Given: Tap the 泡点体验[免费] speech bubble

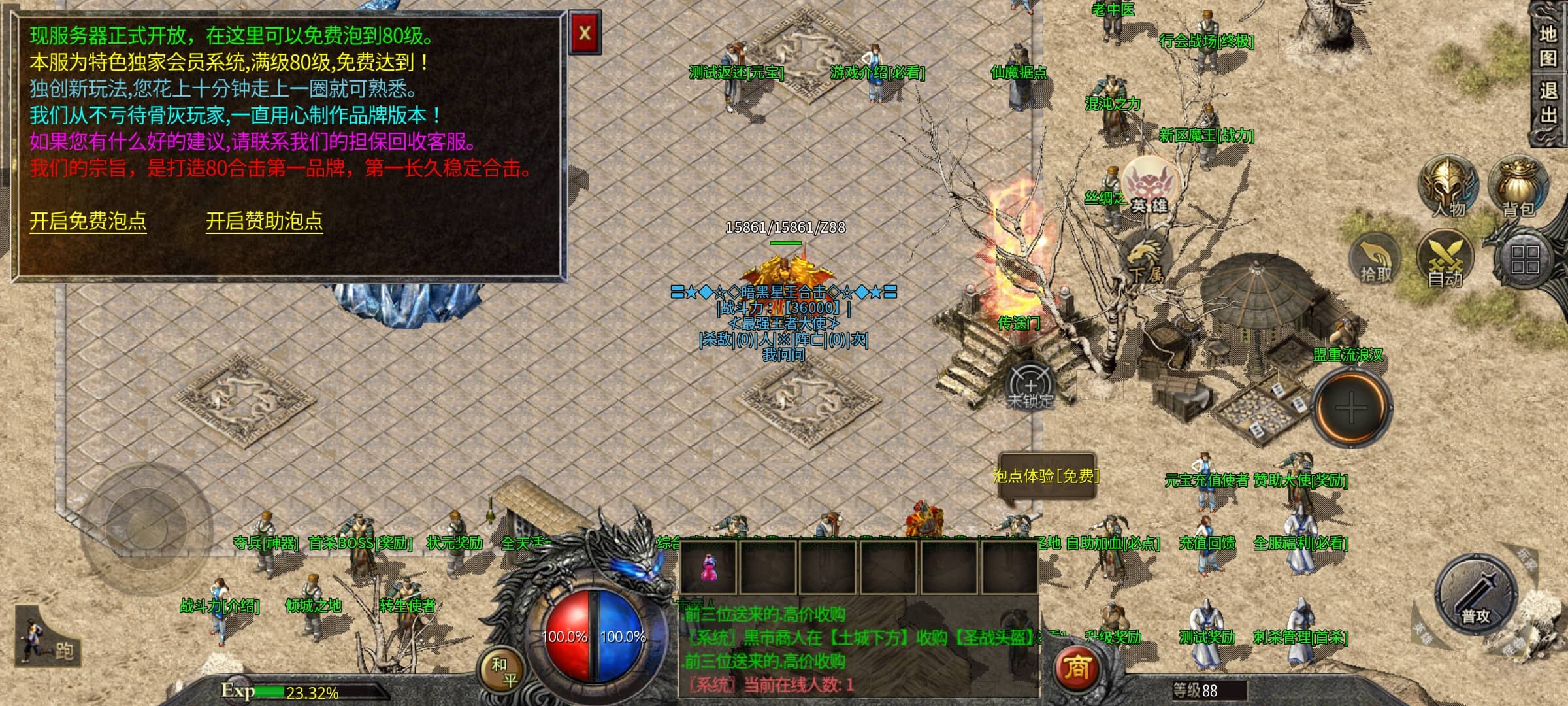Looking at the screenshot, I should pos(1046,477).
